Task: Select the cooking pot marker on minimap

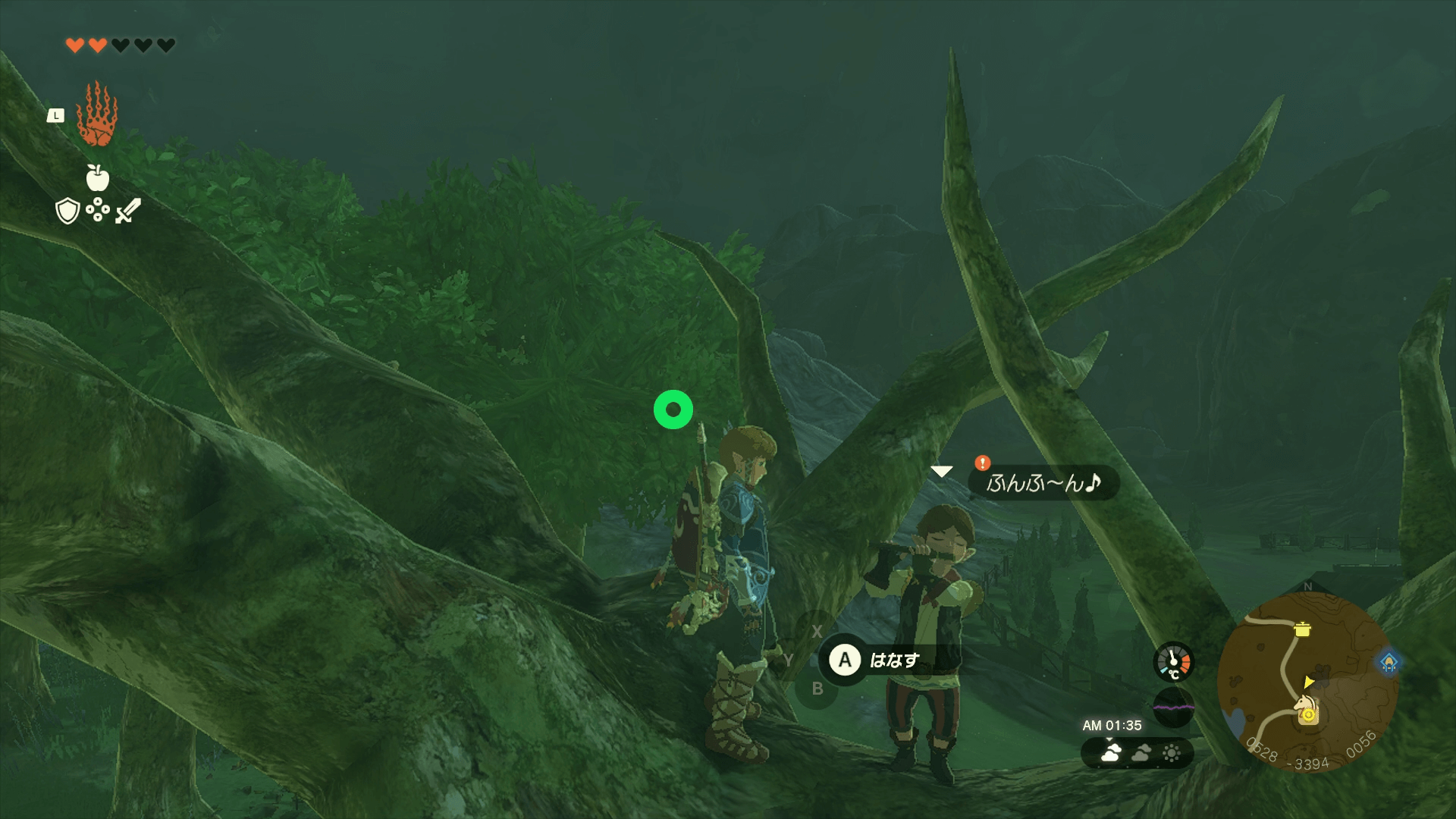Action: [1302, 629]
